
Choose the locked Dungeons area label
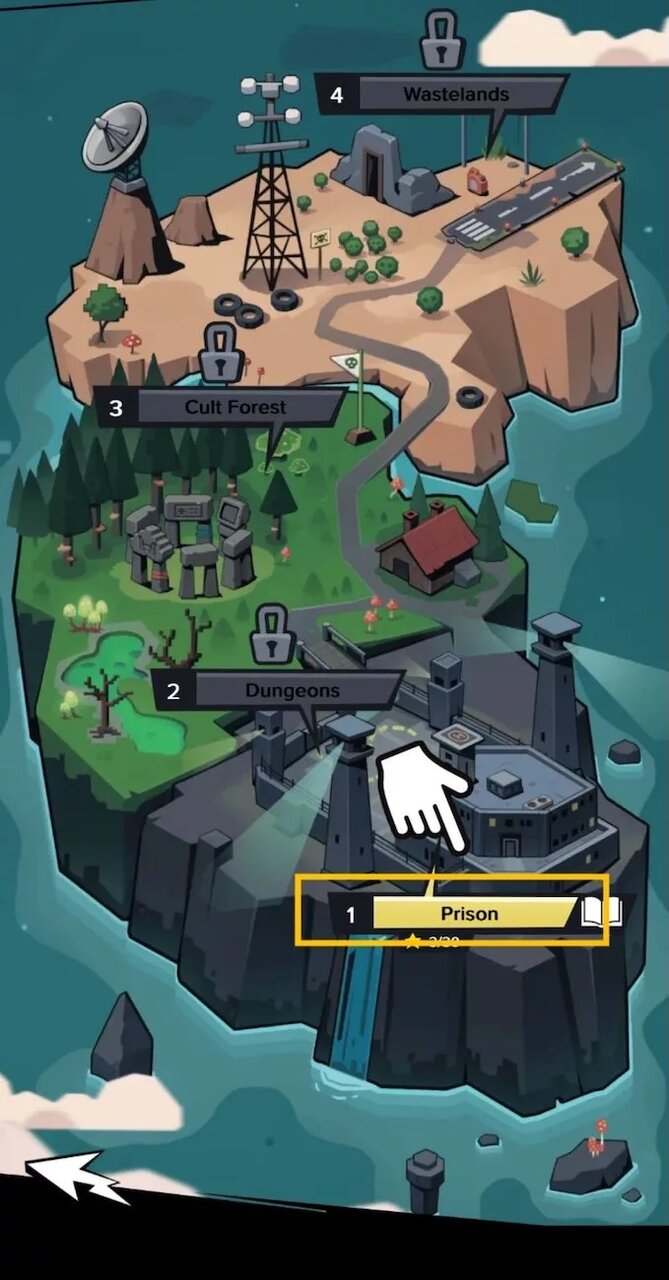(x=291, y=690)
